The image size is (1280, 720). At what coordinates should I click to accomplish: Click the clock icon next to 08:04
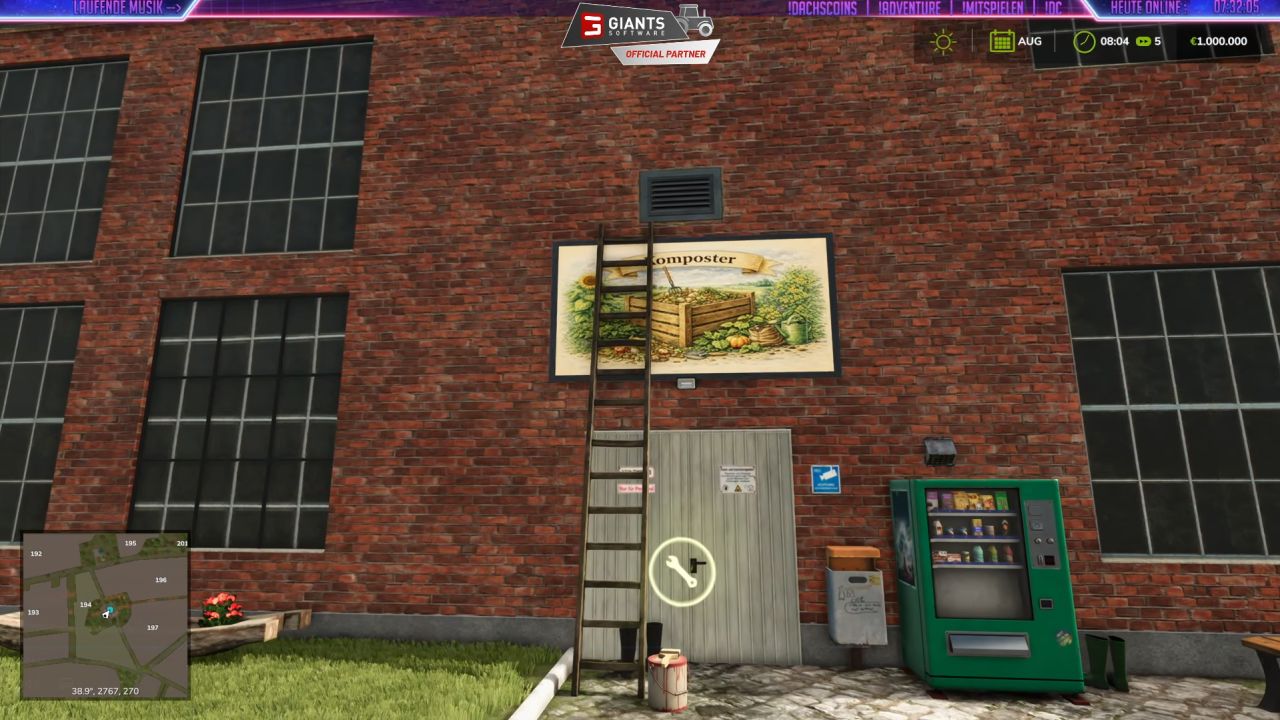pyautogui.click(x=1084, y=41)
